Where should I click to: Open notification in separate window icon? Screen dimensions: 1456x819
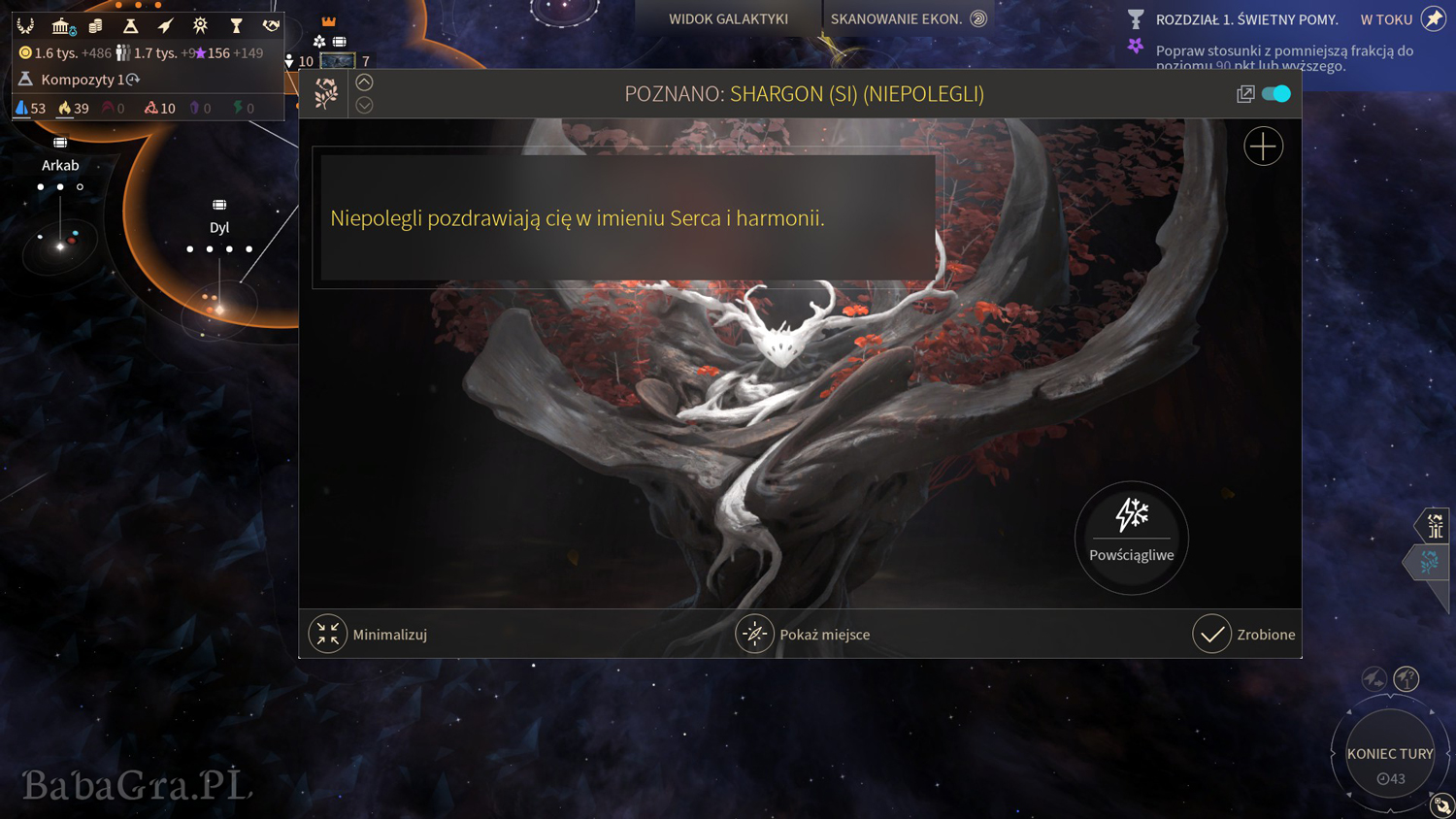coord(1245,94)
